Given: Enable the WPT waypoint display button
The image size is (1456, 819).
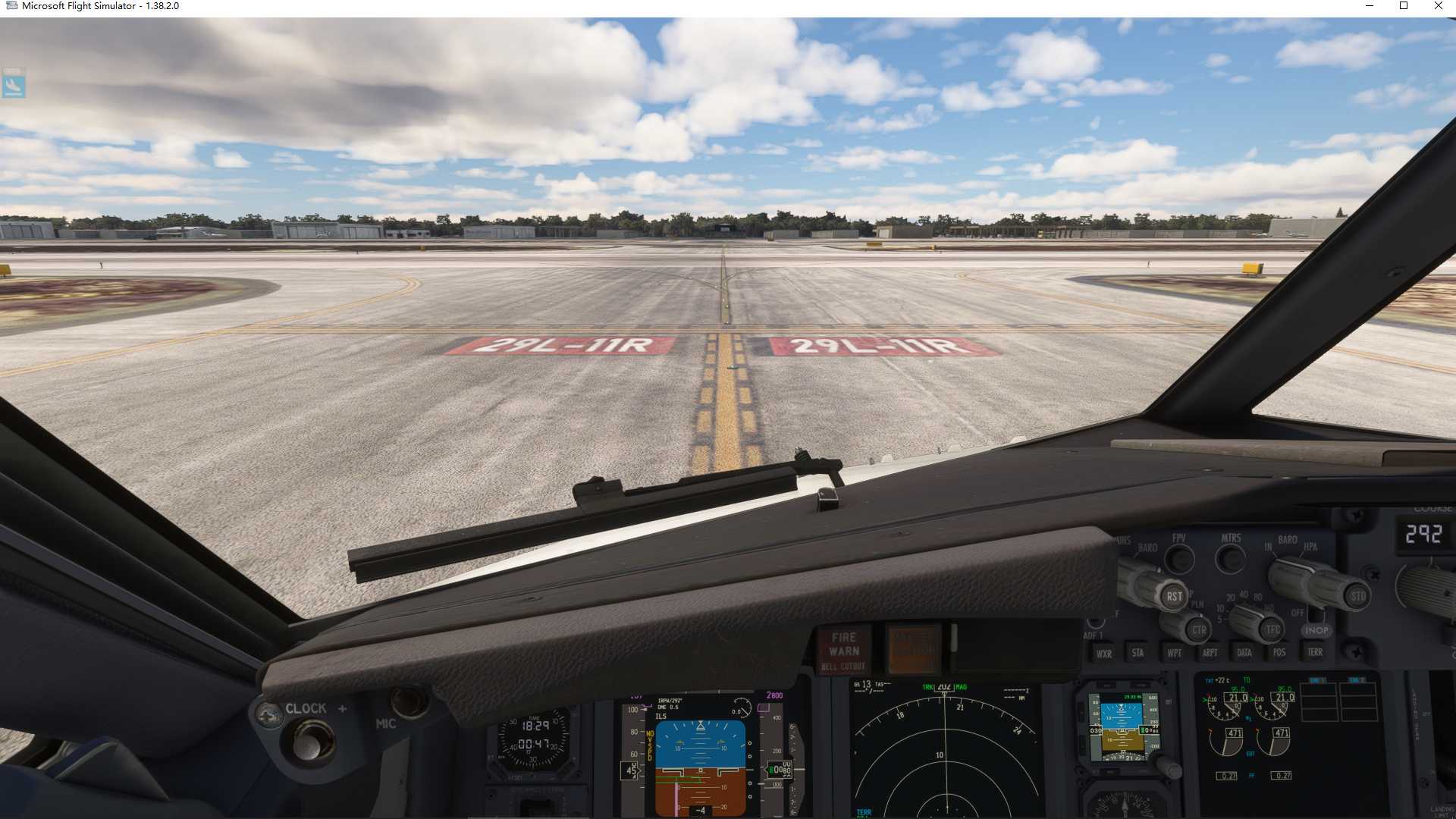Looking at the screenshot, I should (1175, 653).
